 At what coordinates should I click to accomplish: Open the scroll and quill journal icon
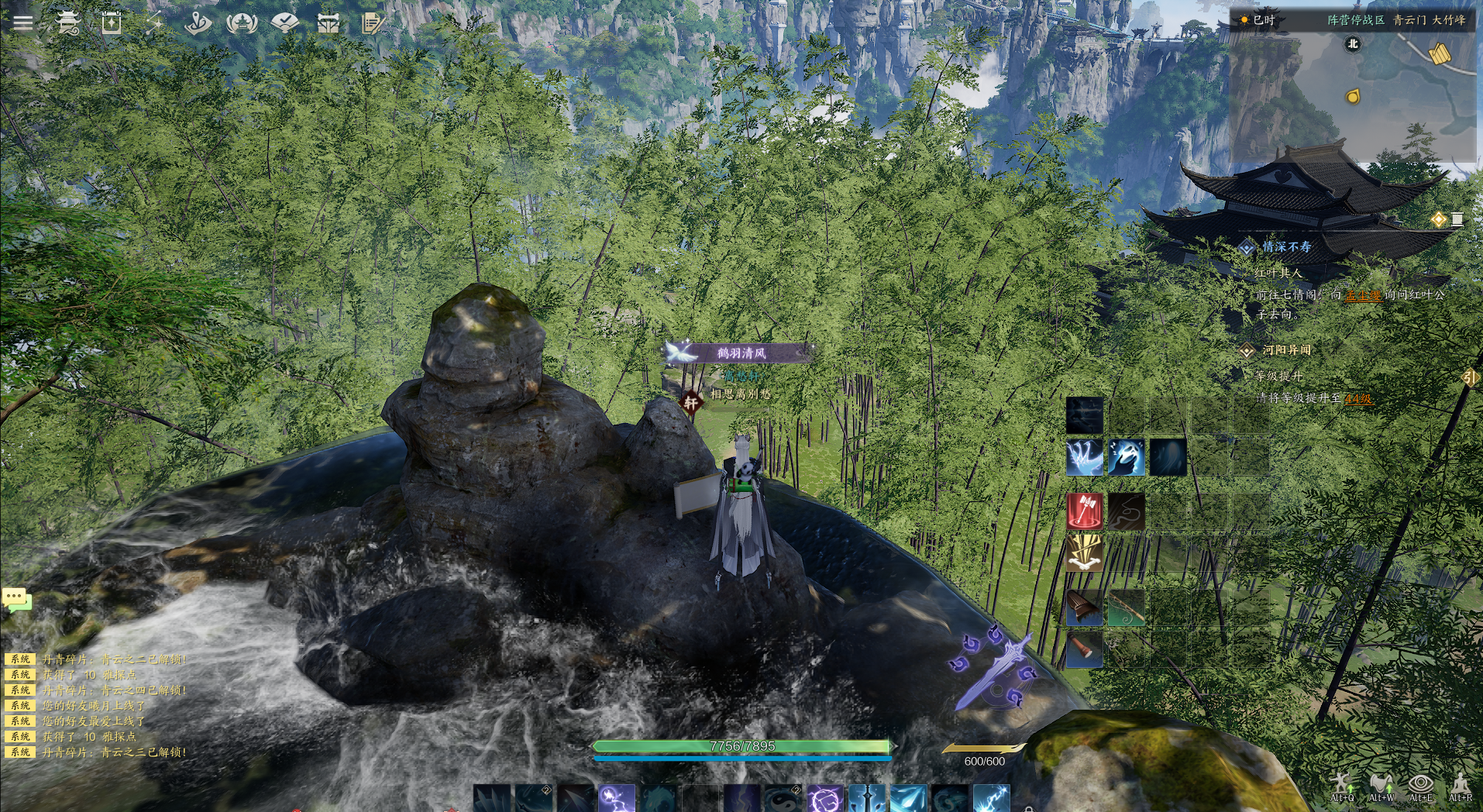(372, 23)
